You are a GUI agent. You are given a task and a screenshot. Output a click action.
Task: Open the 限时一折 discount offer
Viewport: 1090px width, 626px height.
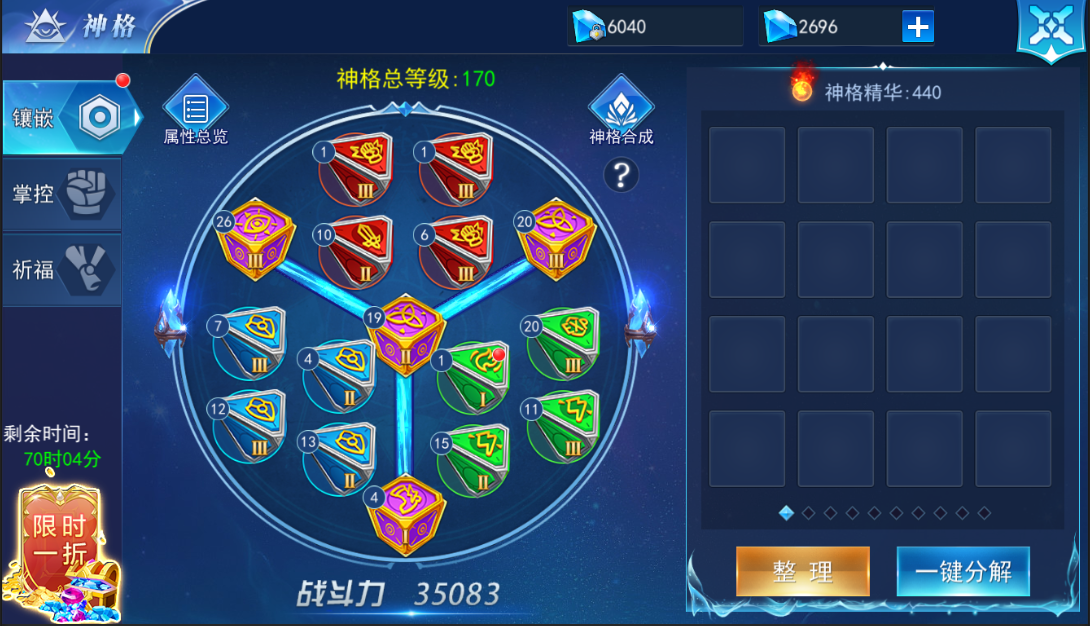tap(62, 552)
